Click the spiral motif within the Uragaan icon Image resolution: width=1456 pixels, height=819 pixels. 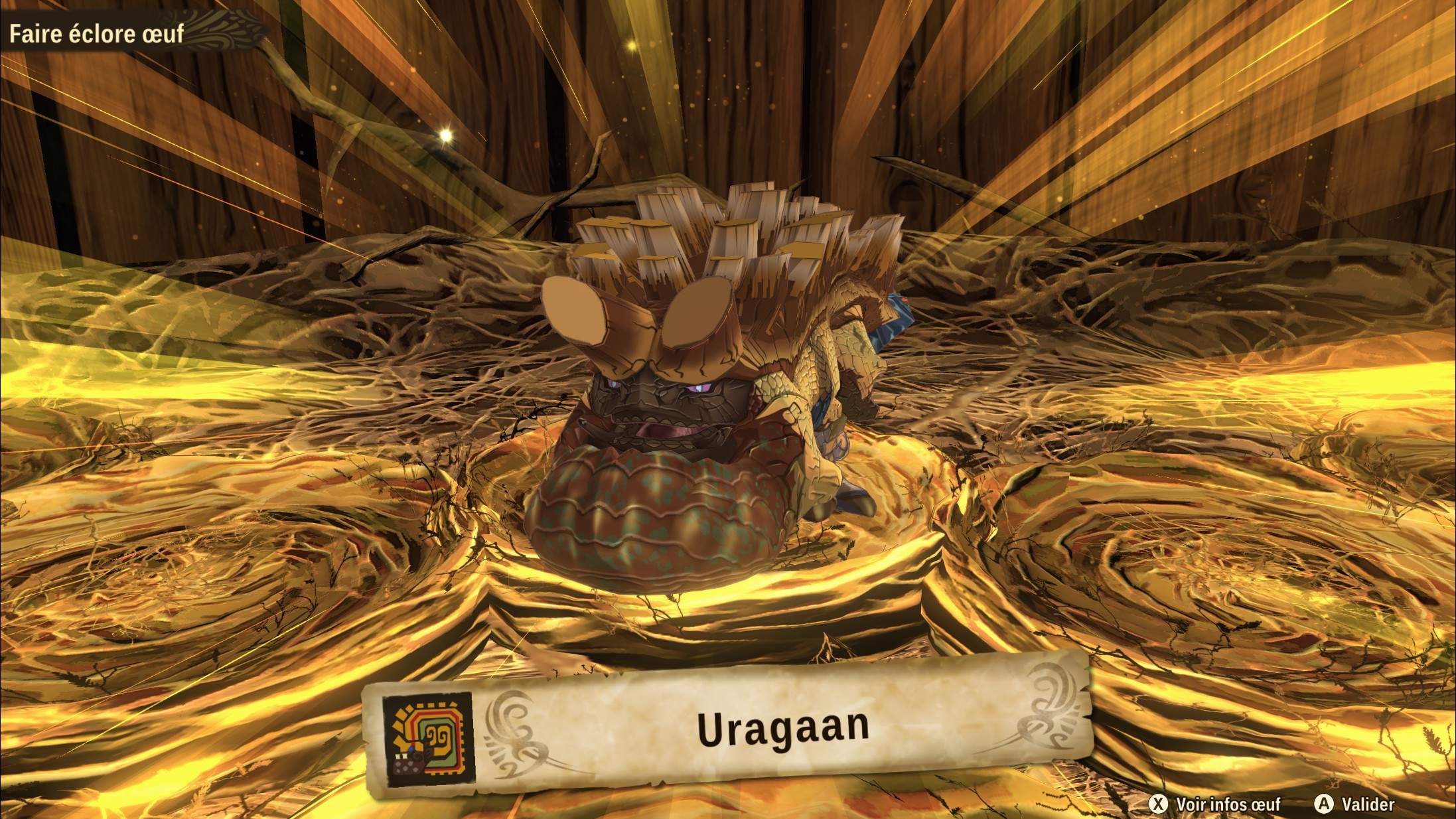point(437,734)
